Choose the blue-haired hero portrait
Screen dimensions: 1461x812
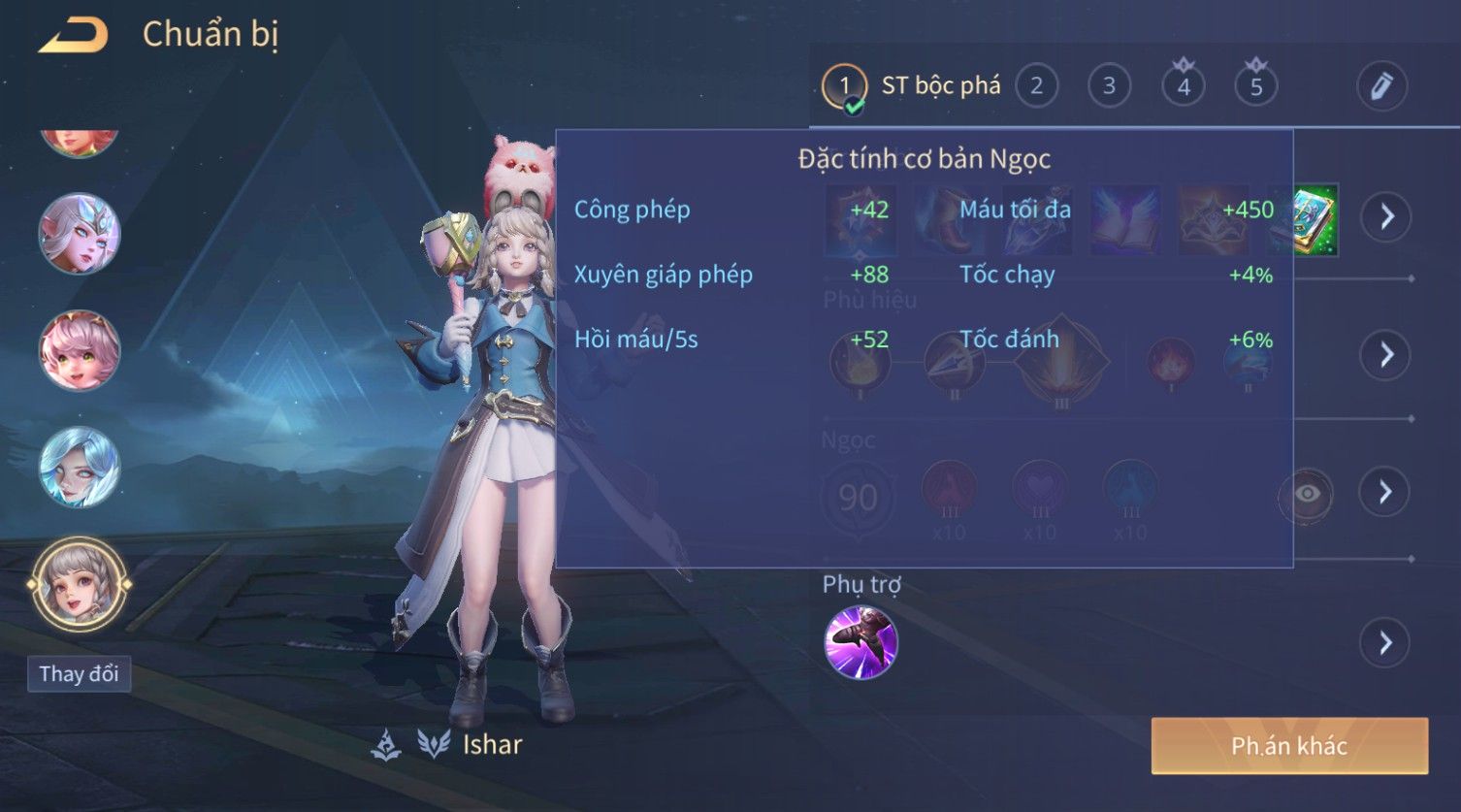(79, 467)
